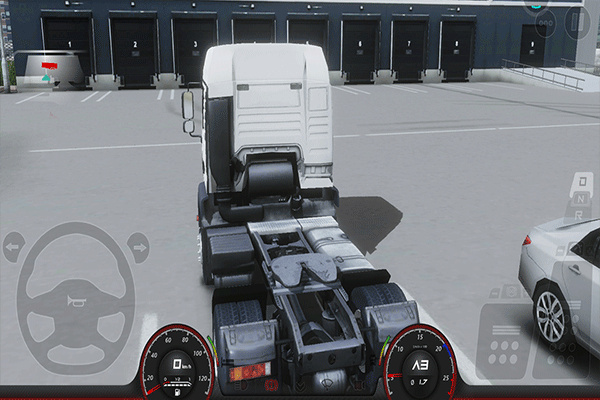Tap the small icon above brake pedal
The width and height of the screenshot is (600, 400).
509,292
